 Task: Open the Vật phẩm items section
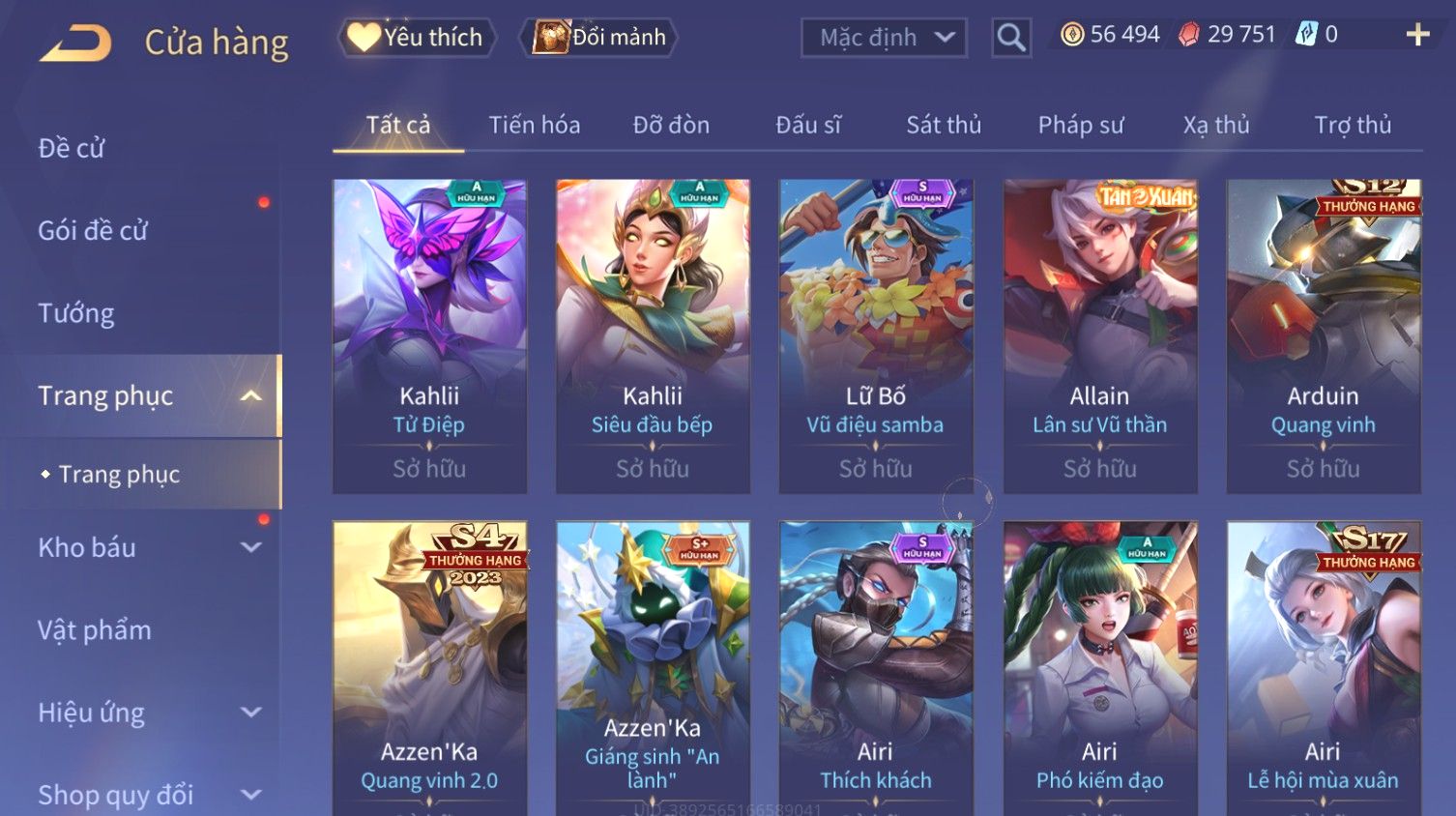[x=95, y=630]
